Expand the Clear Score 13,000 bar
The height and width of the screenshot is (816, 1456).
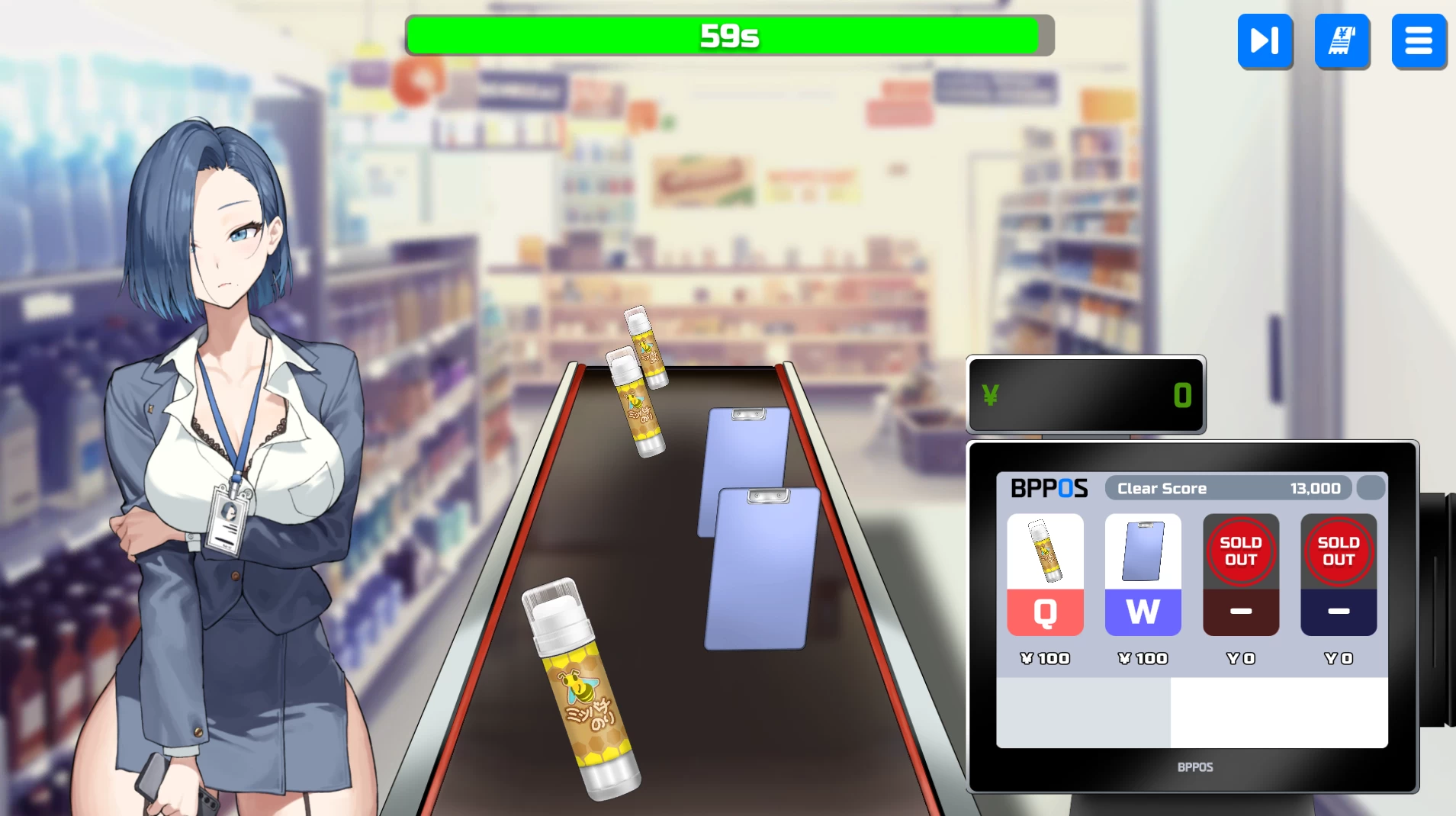point(1228,488)
